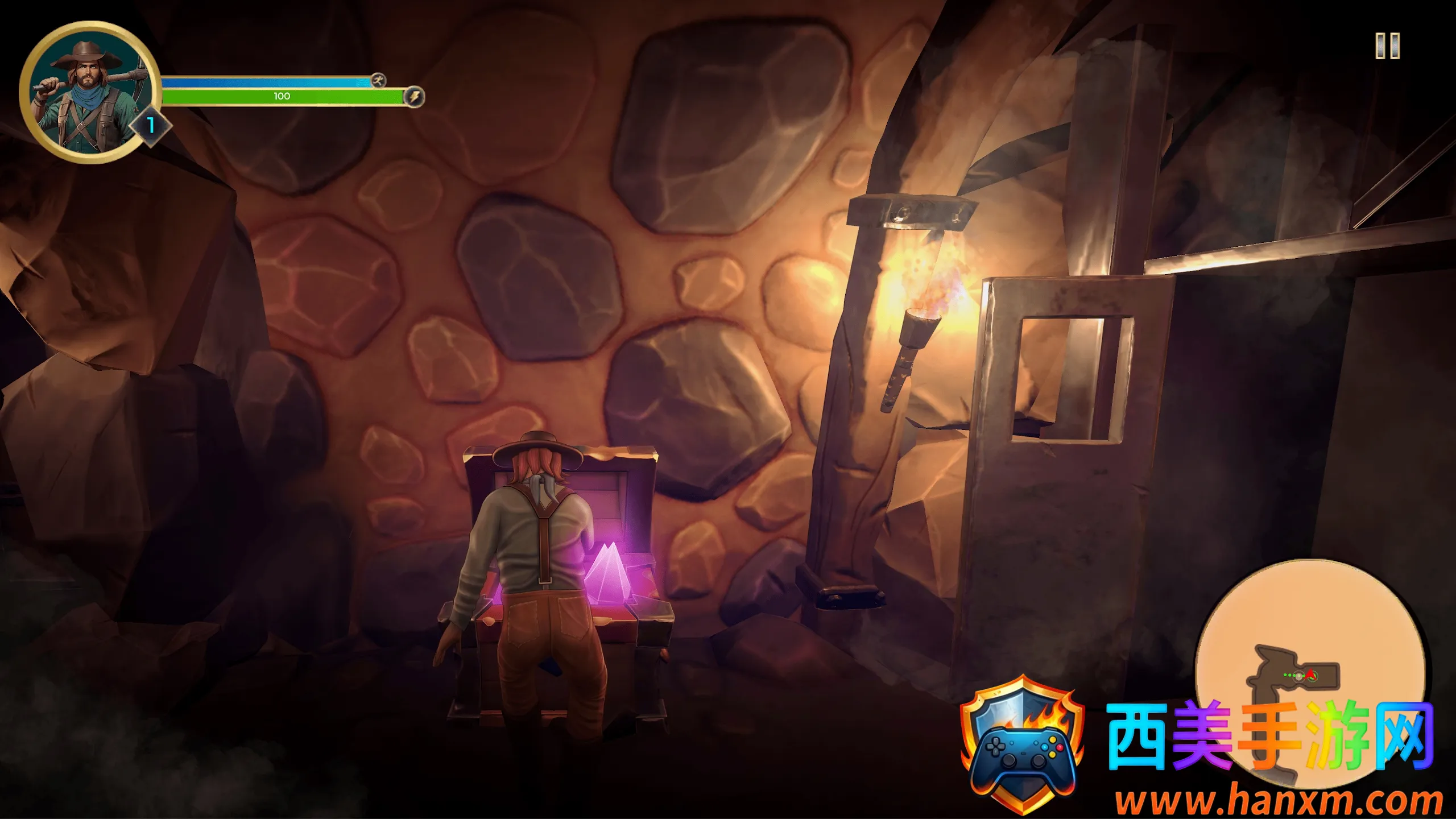Pause the game with the pause button
This screenshot has height=819, width=1456.
[1387, 46]
